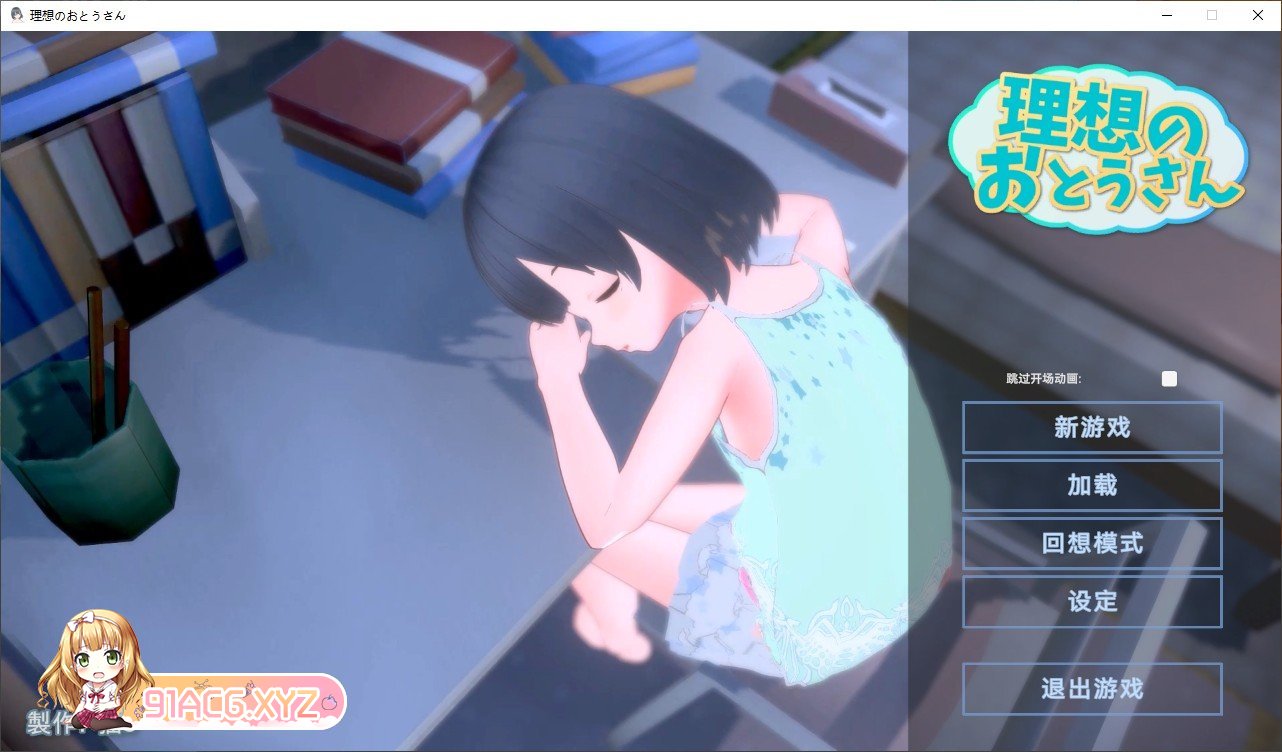Viewport: 1282px width, 752px height.
Task: Toggle the 跳过开场动画 skip intro checkbox
Action: coord(1169,379)
